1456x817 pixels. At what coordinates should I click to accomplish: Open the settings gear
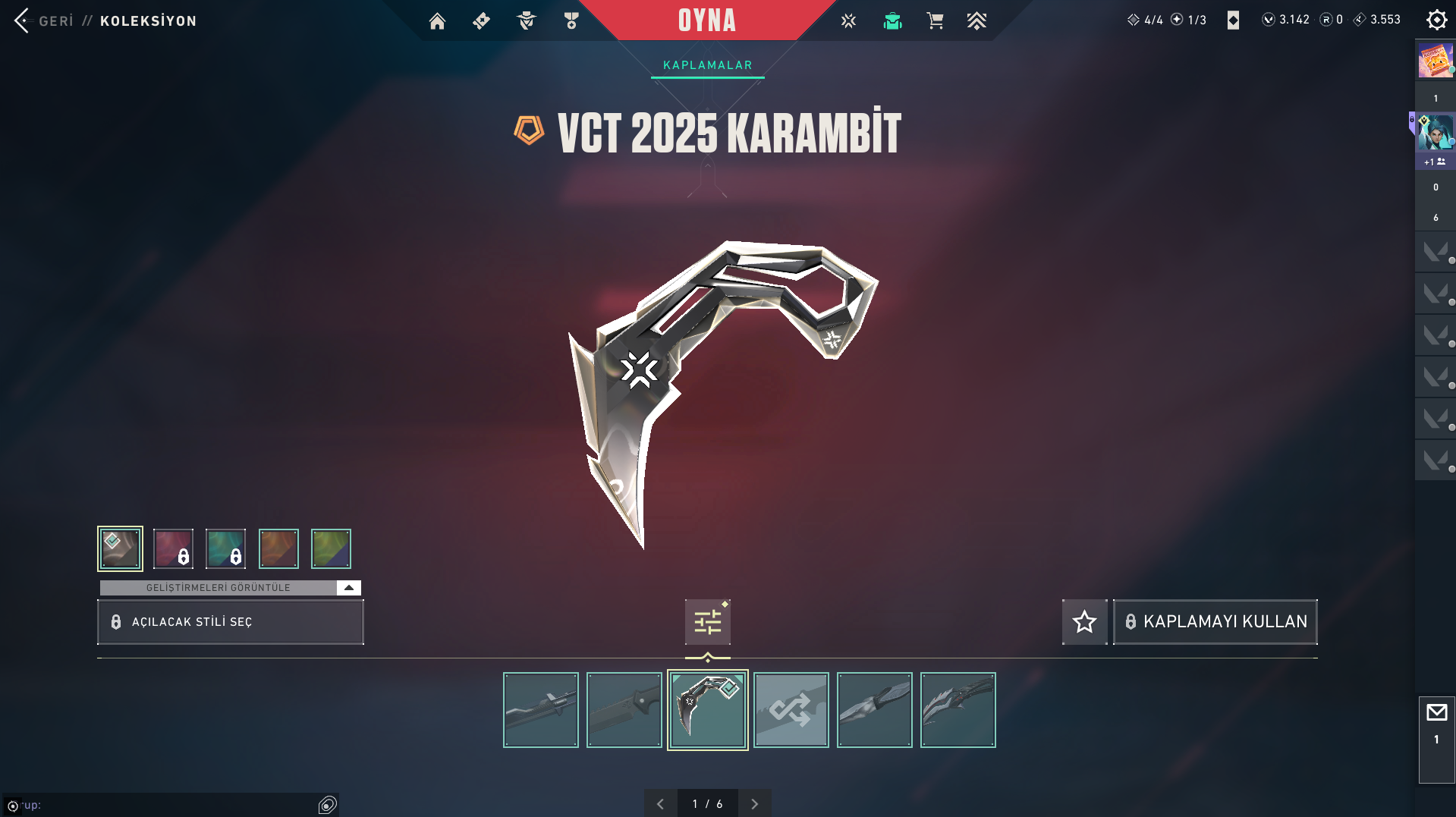click(x=1436, y=20)
